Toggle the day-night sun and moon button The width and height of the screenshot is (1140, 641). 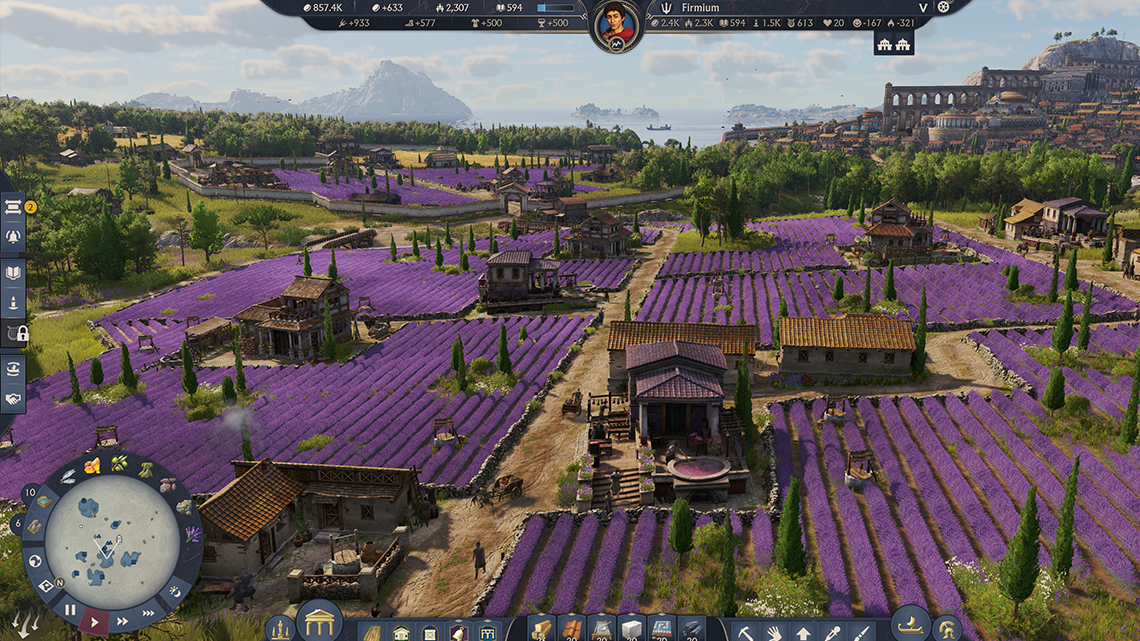174,591
